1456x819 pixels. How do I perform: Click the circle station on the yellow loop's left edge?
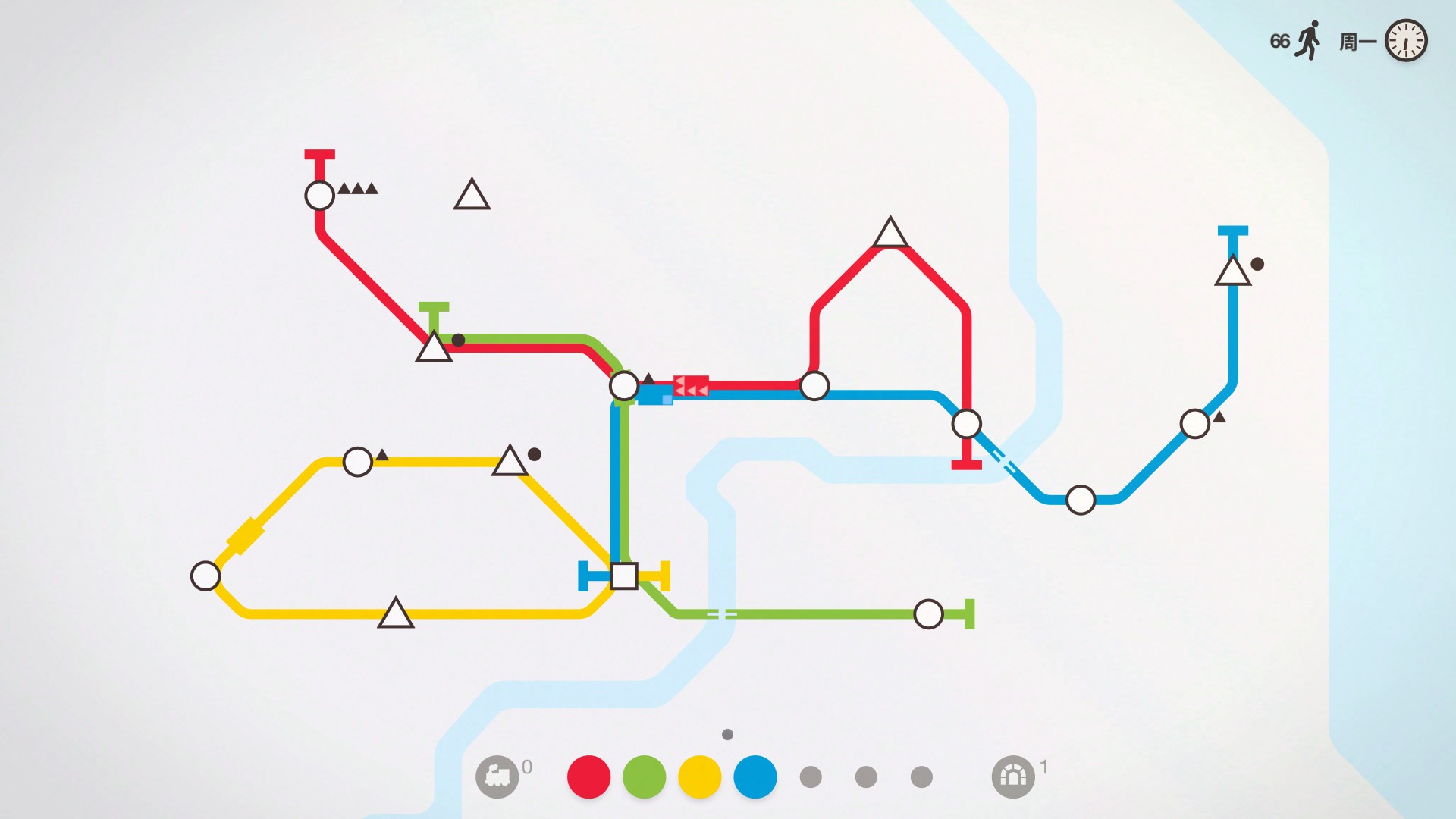[205, 575]
